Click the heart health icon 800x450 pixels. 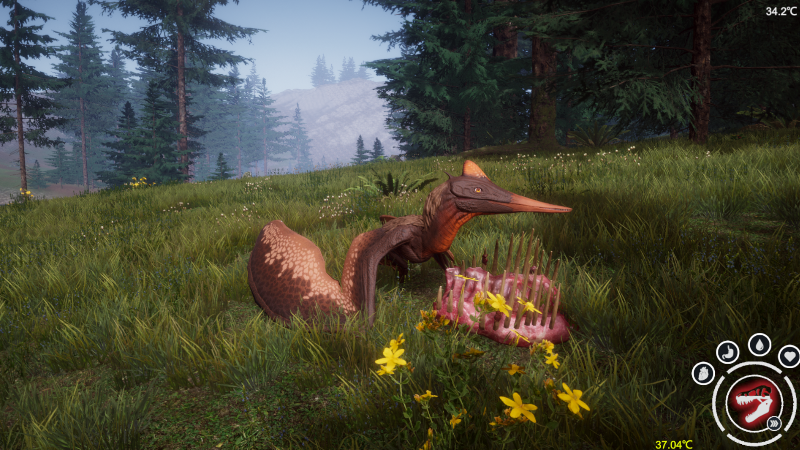tap(788, 355)
